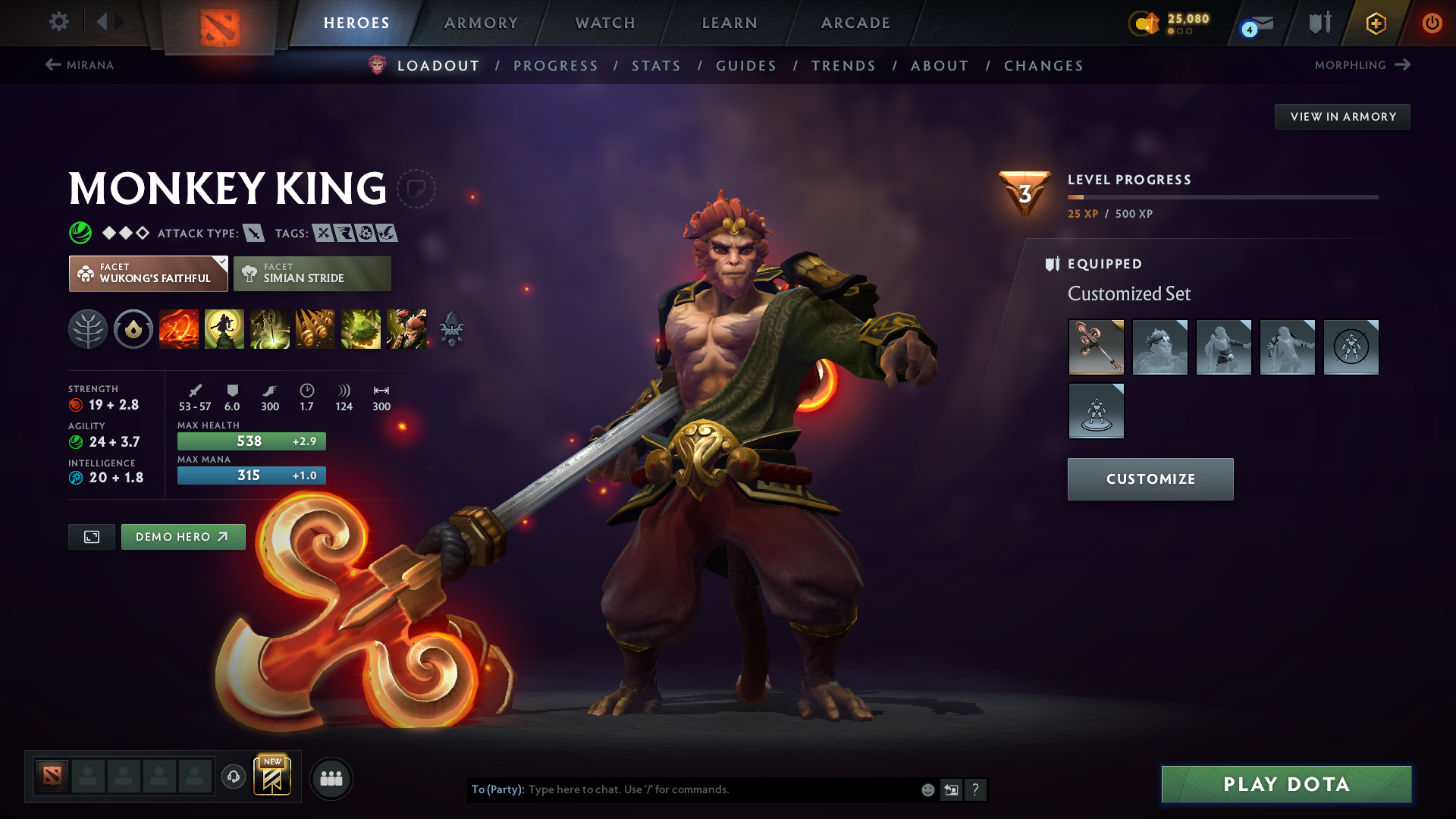
Task: Open the STATS section for Monkey King
Action: [656, 65]
